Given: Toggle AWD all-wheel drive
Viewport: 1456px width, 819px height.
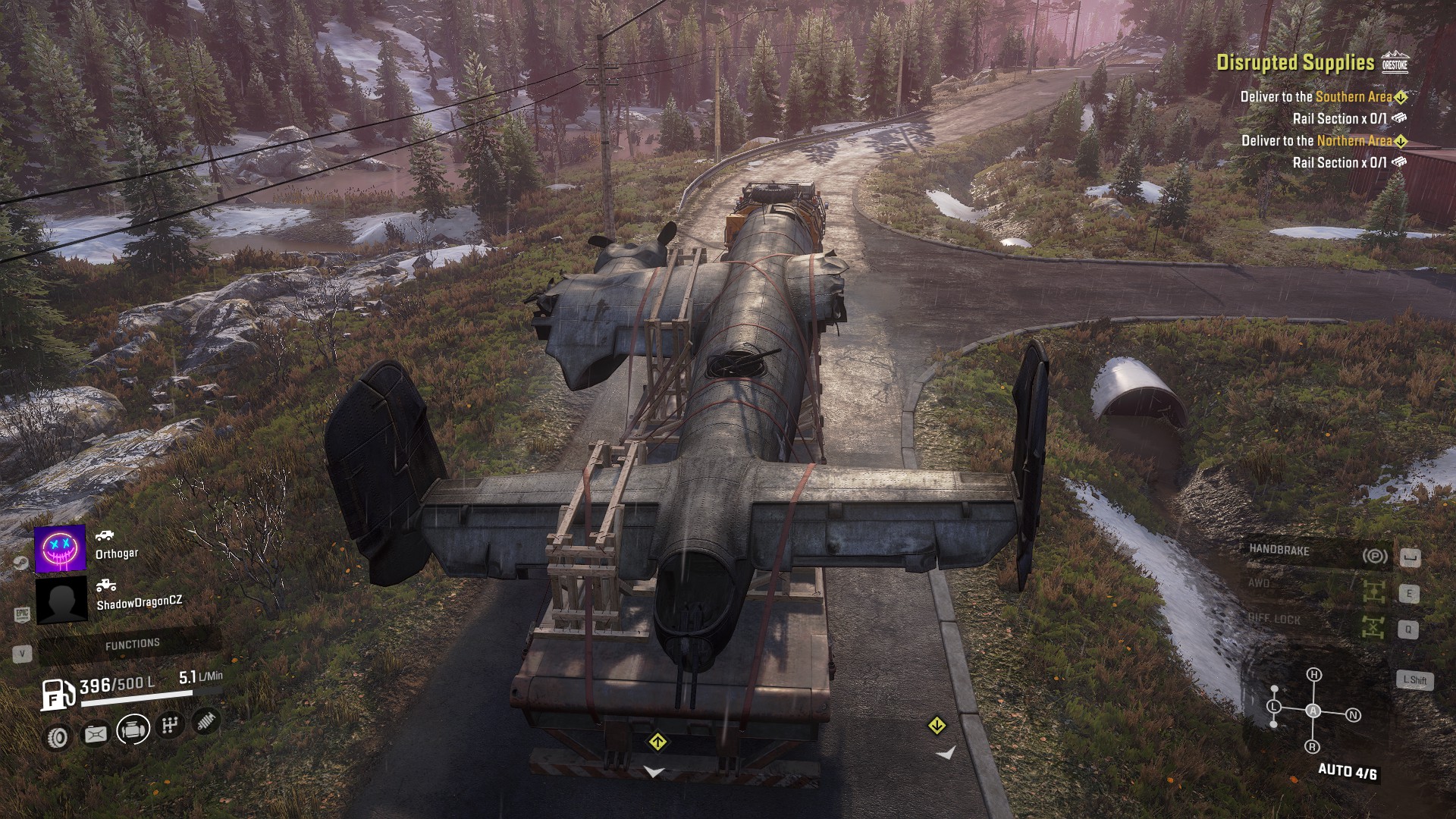Looking at the screenshot, I should coord(1317,586).
